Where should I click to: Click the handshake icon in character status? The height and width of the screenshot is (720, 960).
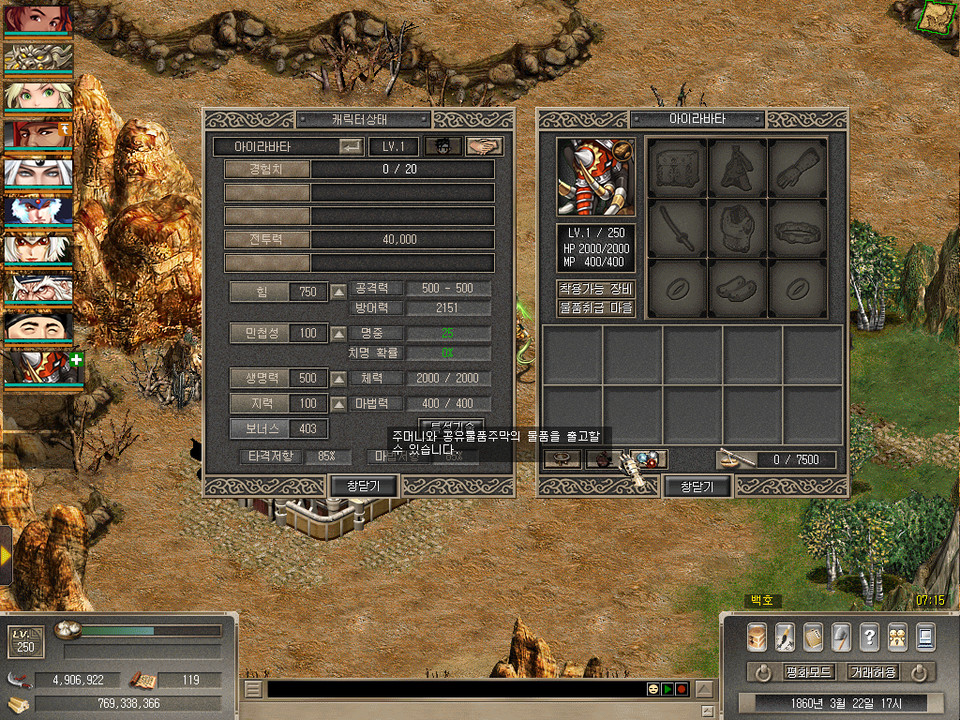coord(485,146)
